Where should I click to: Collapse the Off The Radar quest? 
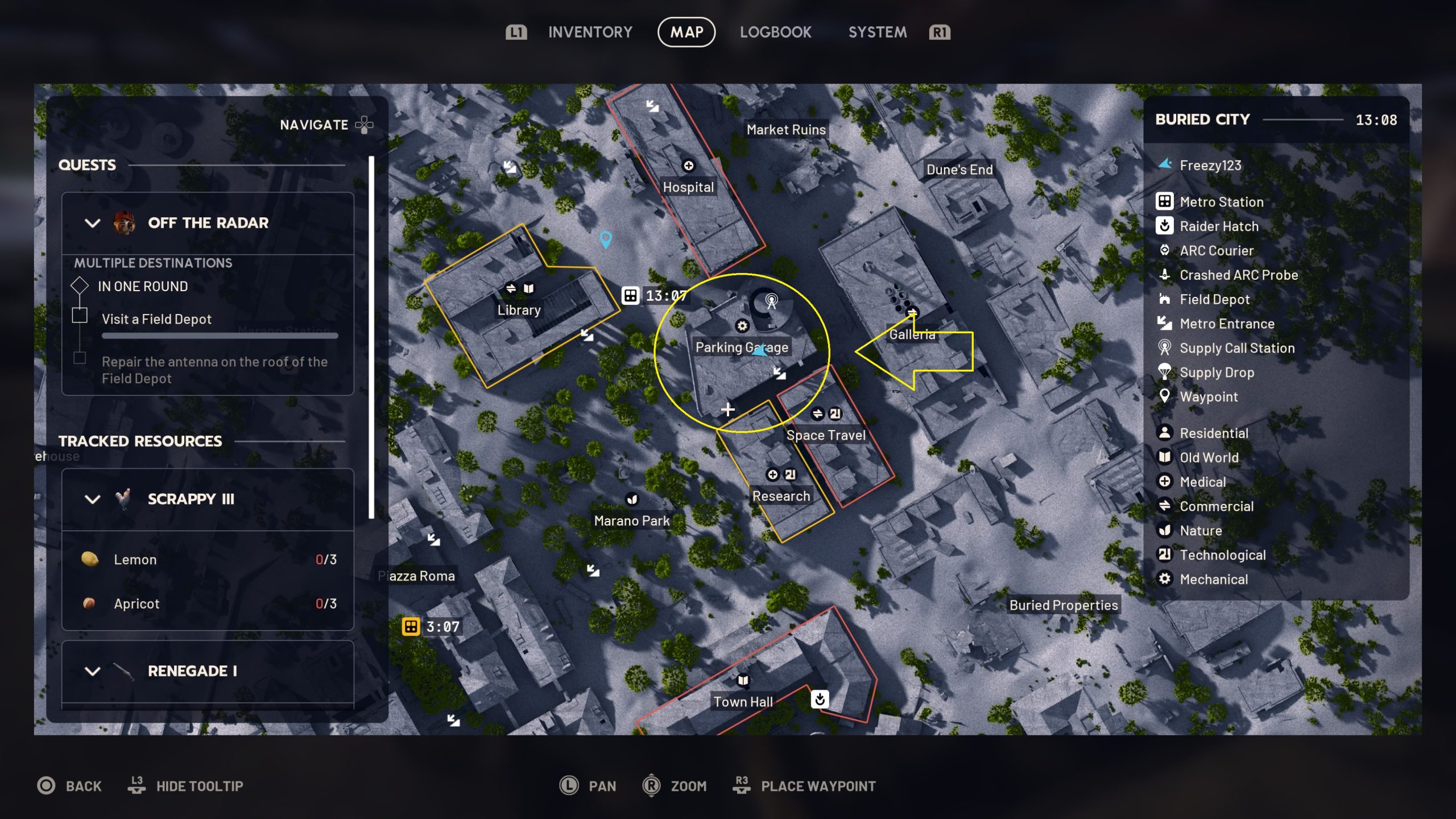(x=93, y=223)
